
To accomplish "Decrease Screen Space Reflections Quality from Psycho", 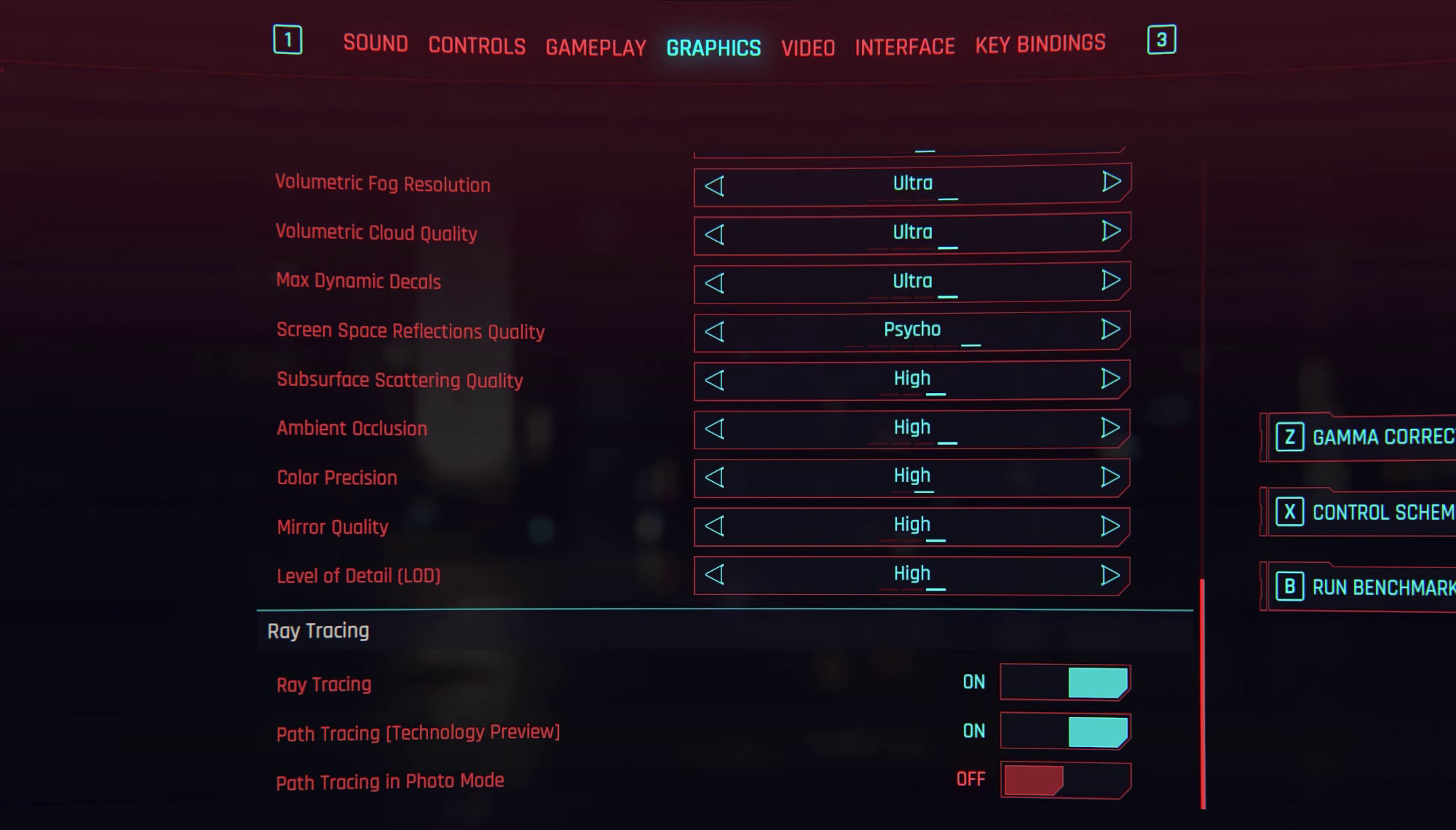I will [x=714, y=329].
